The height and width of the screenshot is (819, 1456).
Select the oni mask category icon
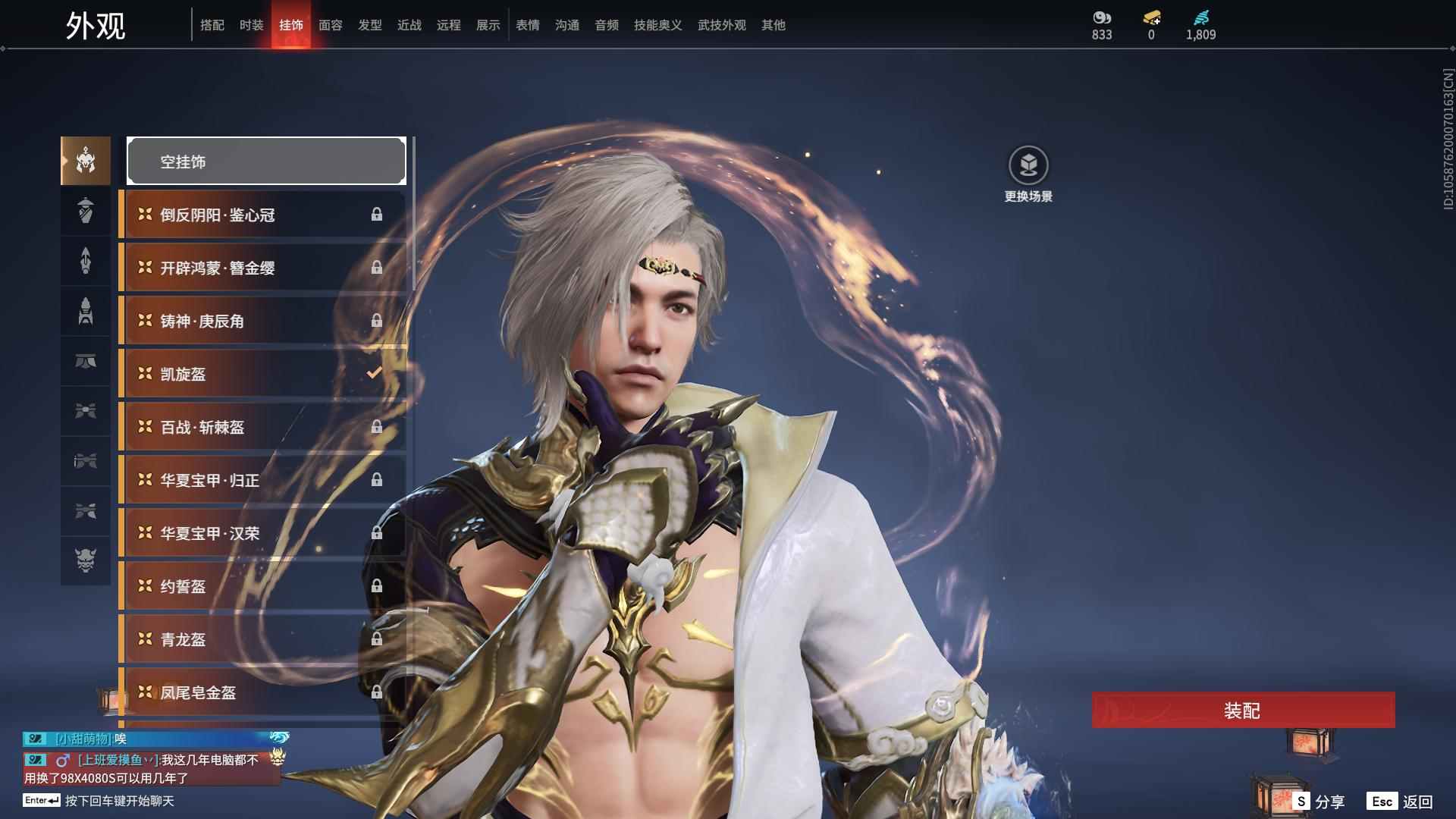click(86, 560)
